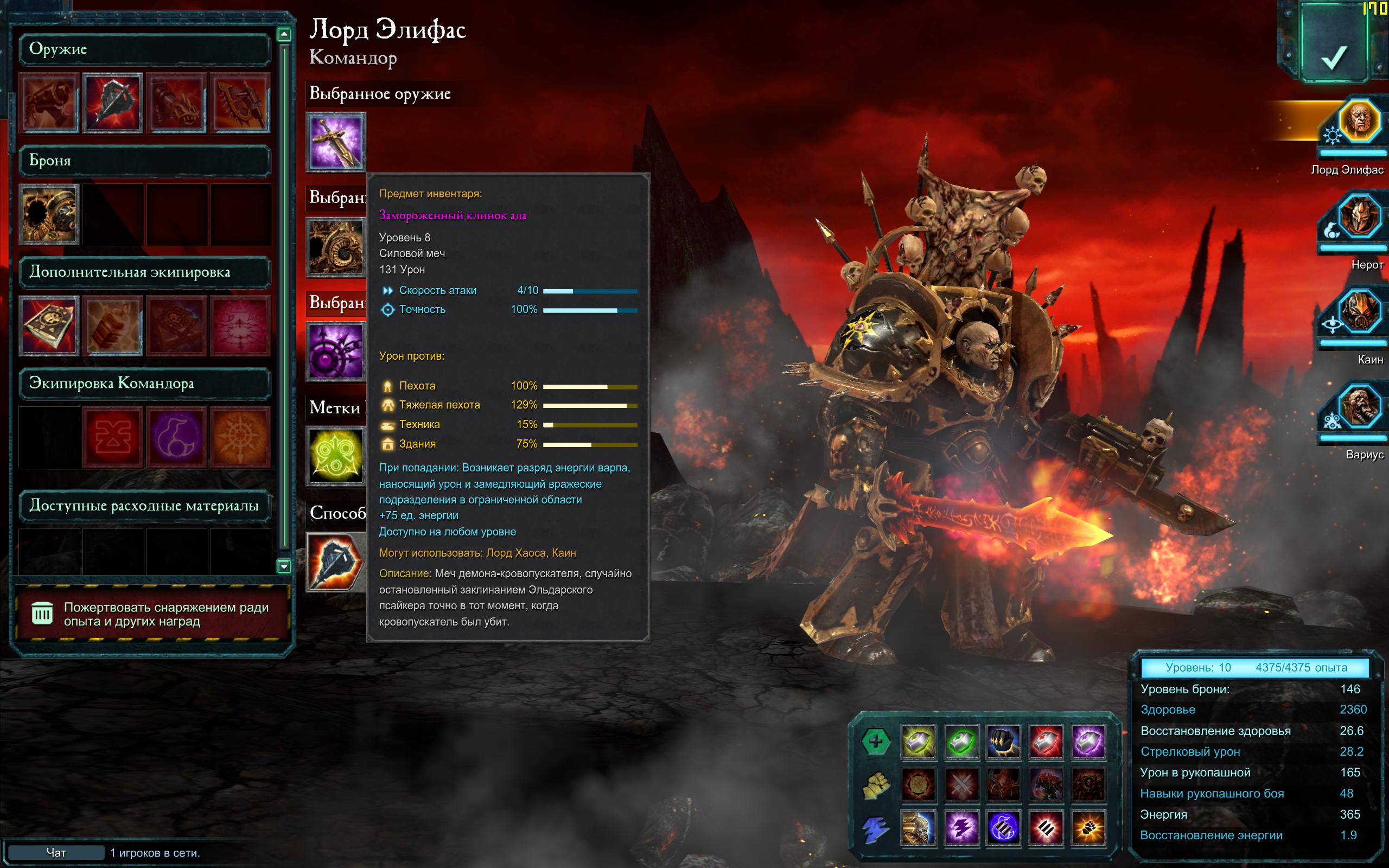Choose the mace ability slot icon
Viewport: 1389px width, 868px height.
[x=336, y=561]
